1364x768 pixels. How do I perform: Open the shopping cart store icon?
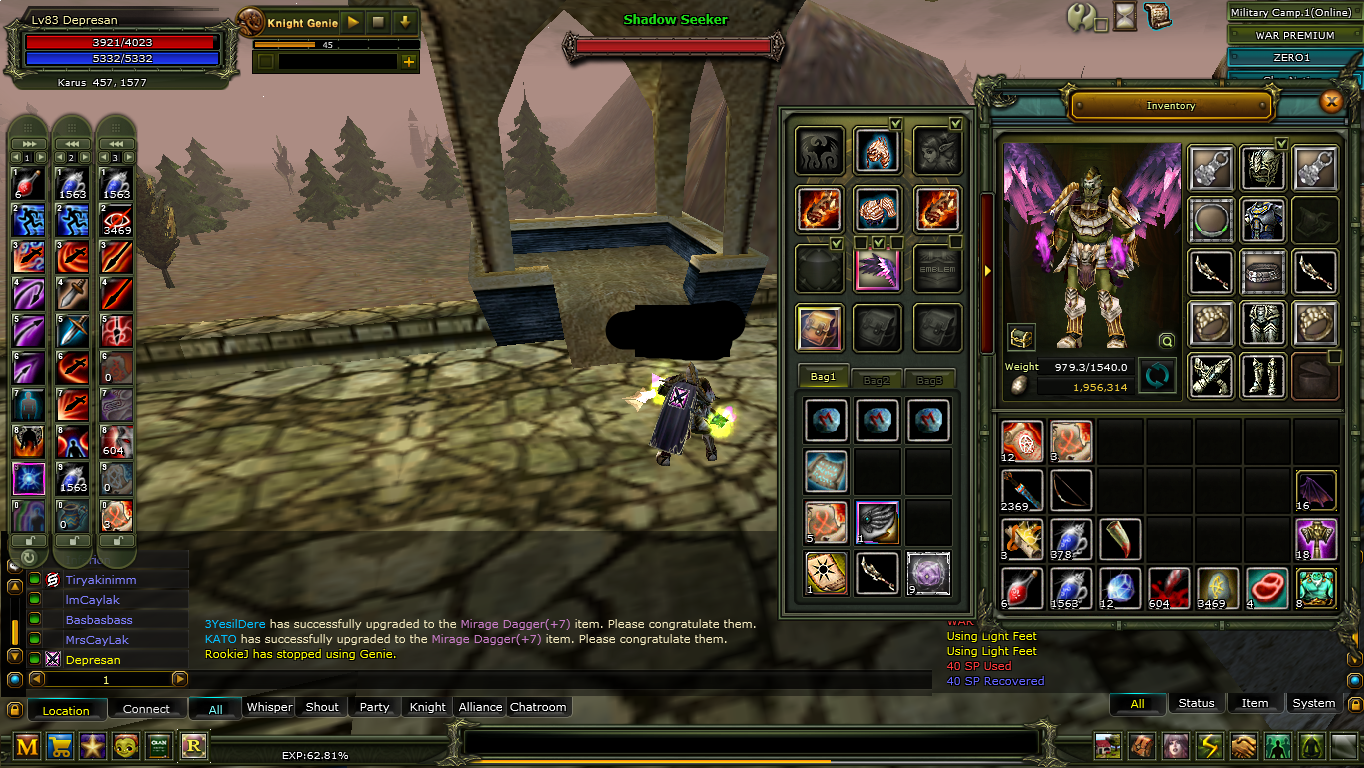click(60, 746)
